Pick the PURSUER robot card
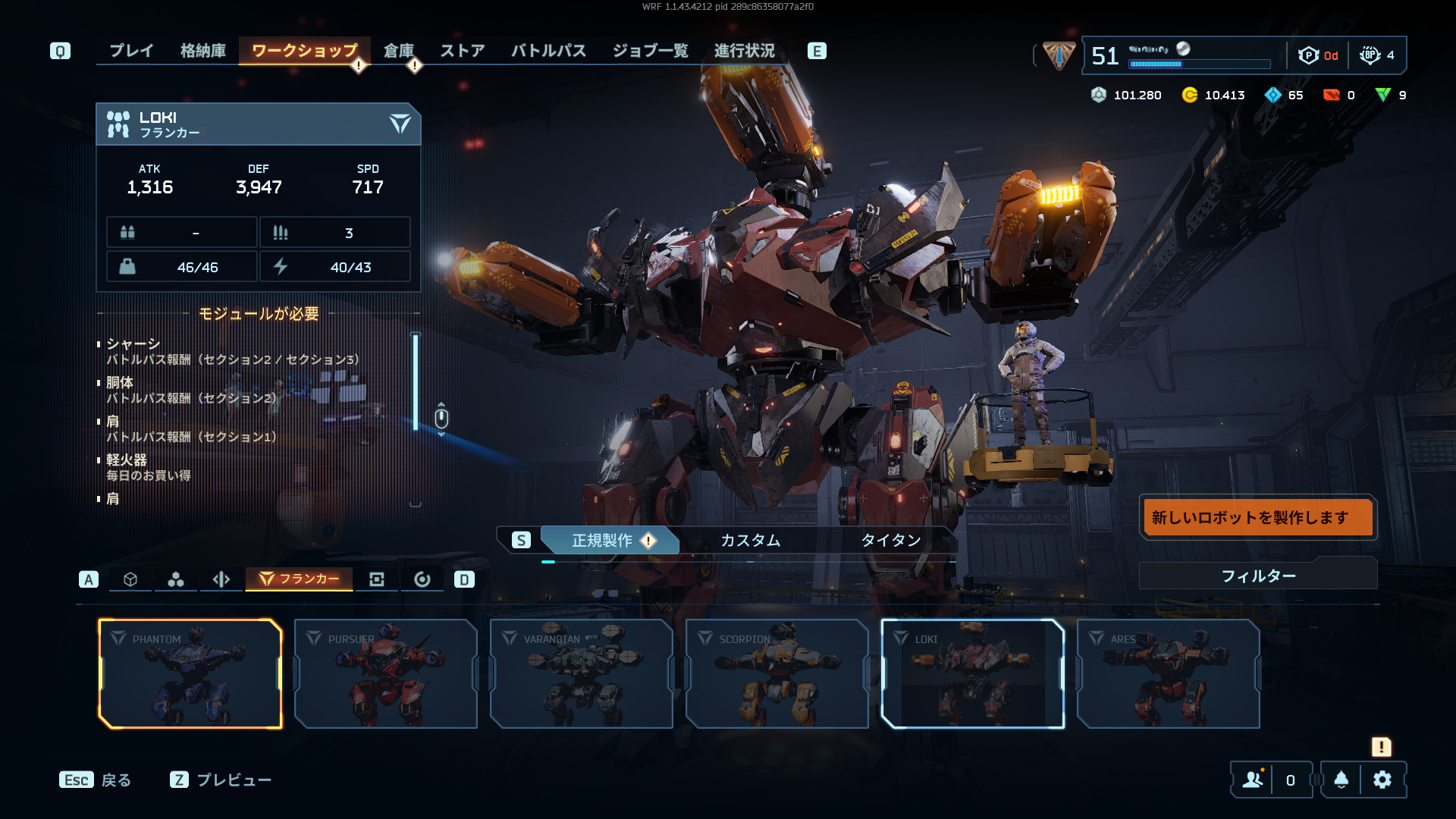 click(x=386, y=673)
